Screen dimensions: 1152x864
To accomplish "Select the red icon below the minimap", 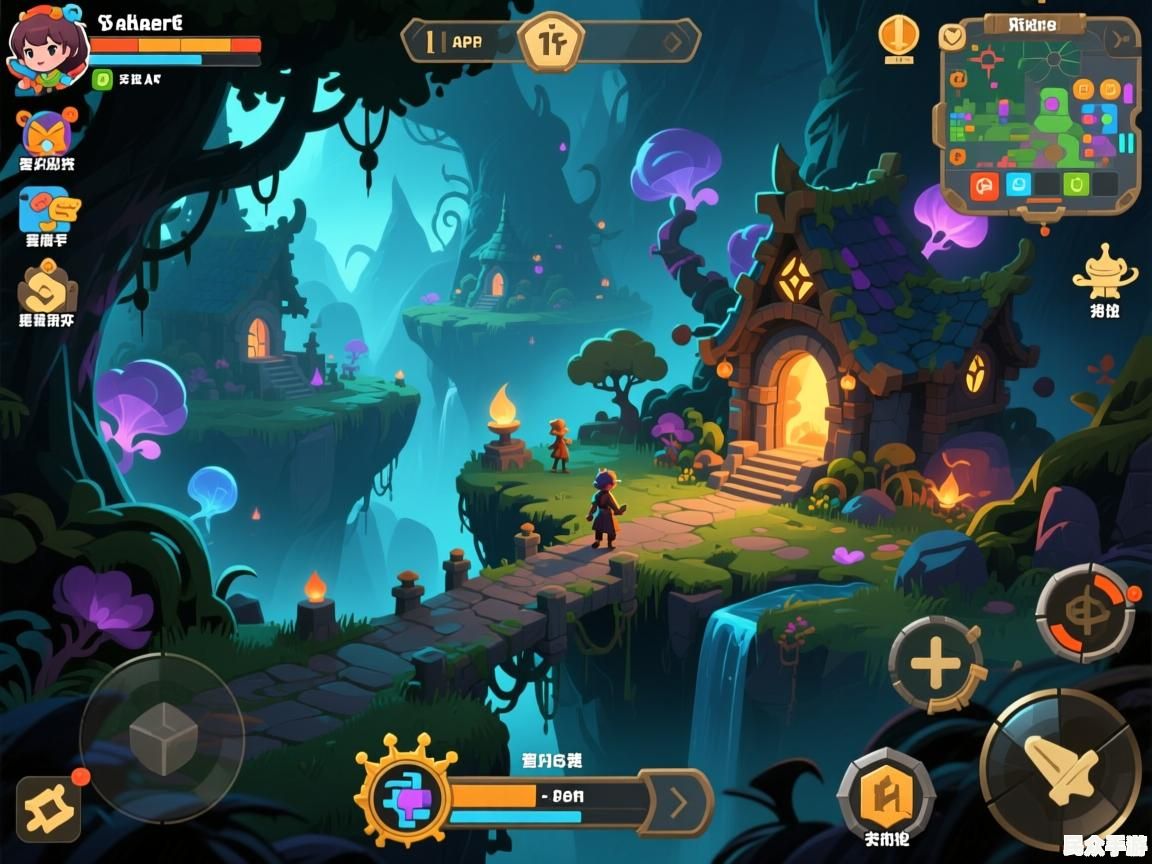I will click(x=985, y=185).
